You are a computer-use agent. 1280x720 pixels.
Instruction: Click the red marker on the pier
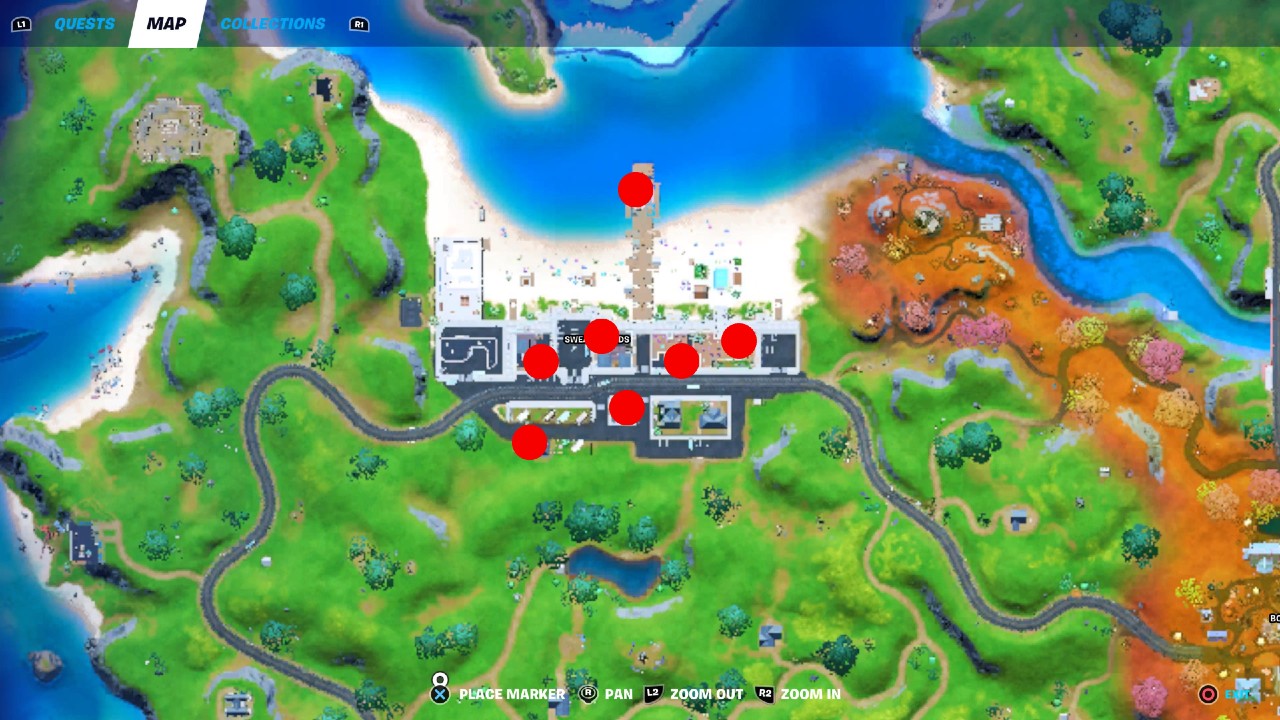(x=634, y=188)
